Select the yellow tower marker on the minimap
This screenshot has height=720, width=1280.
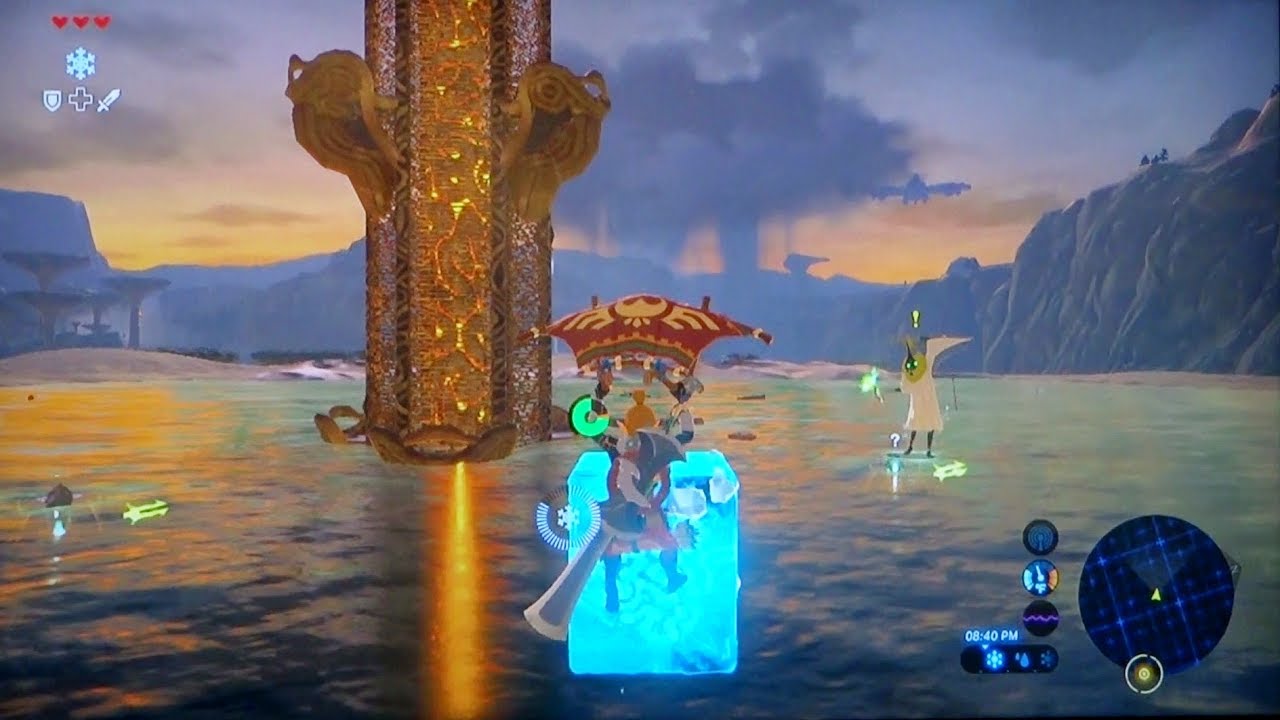[x=1143, y=674]
